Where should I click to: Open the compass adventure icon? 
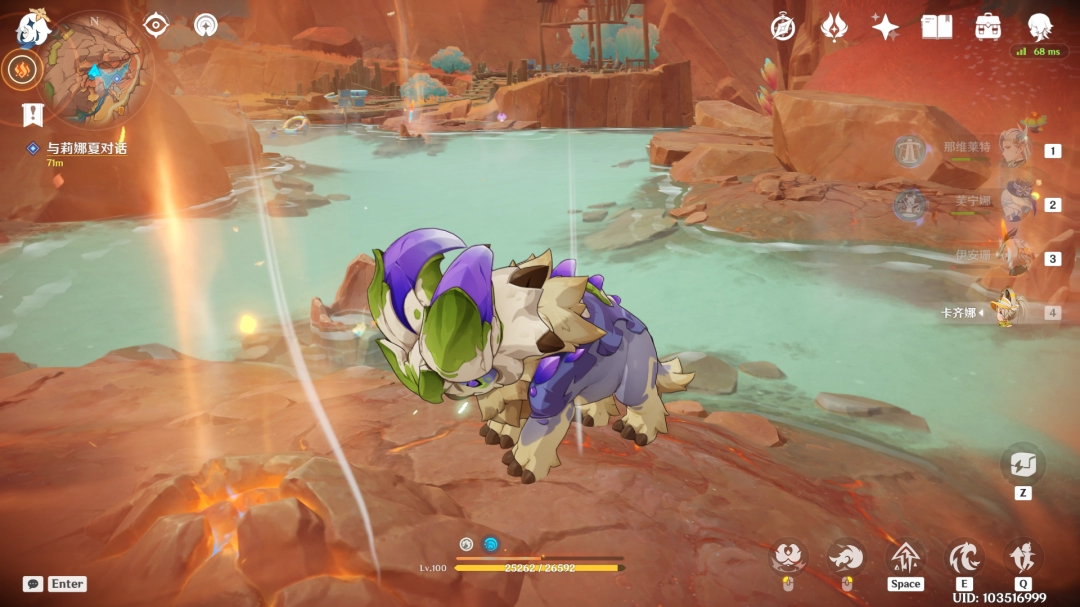(x=783, y=27)
